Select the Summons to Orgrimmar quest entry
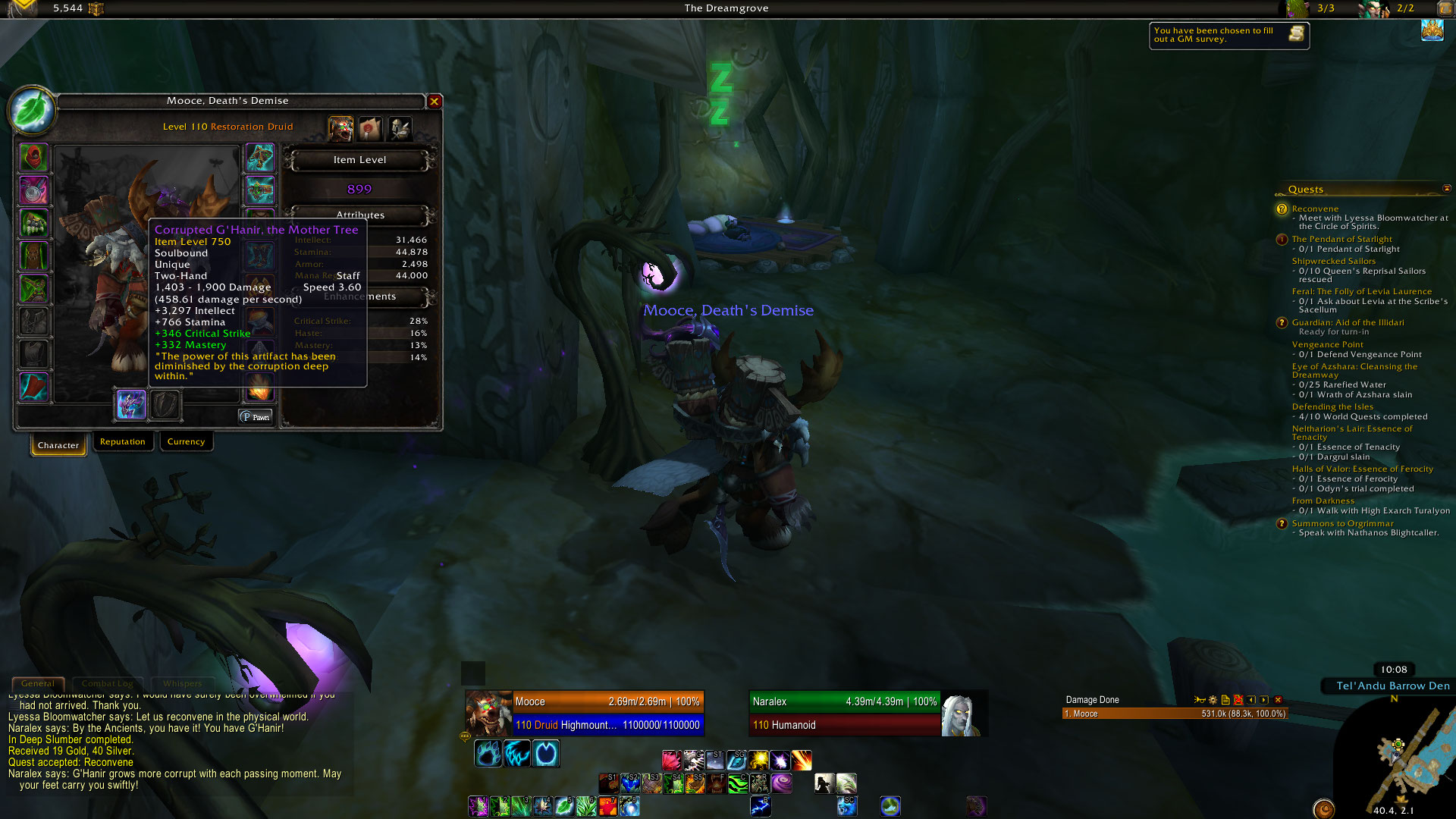Image resolution: width=1456 pixels, height=819 pixels. (1342, 523)
